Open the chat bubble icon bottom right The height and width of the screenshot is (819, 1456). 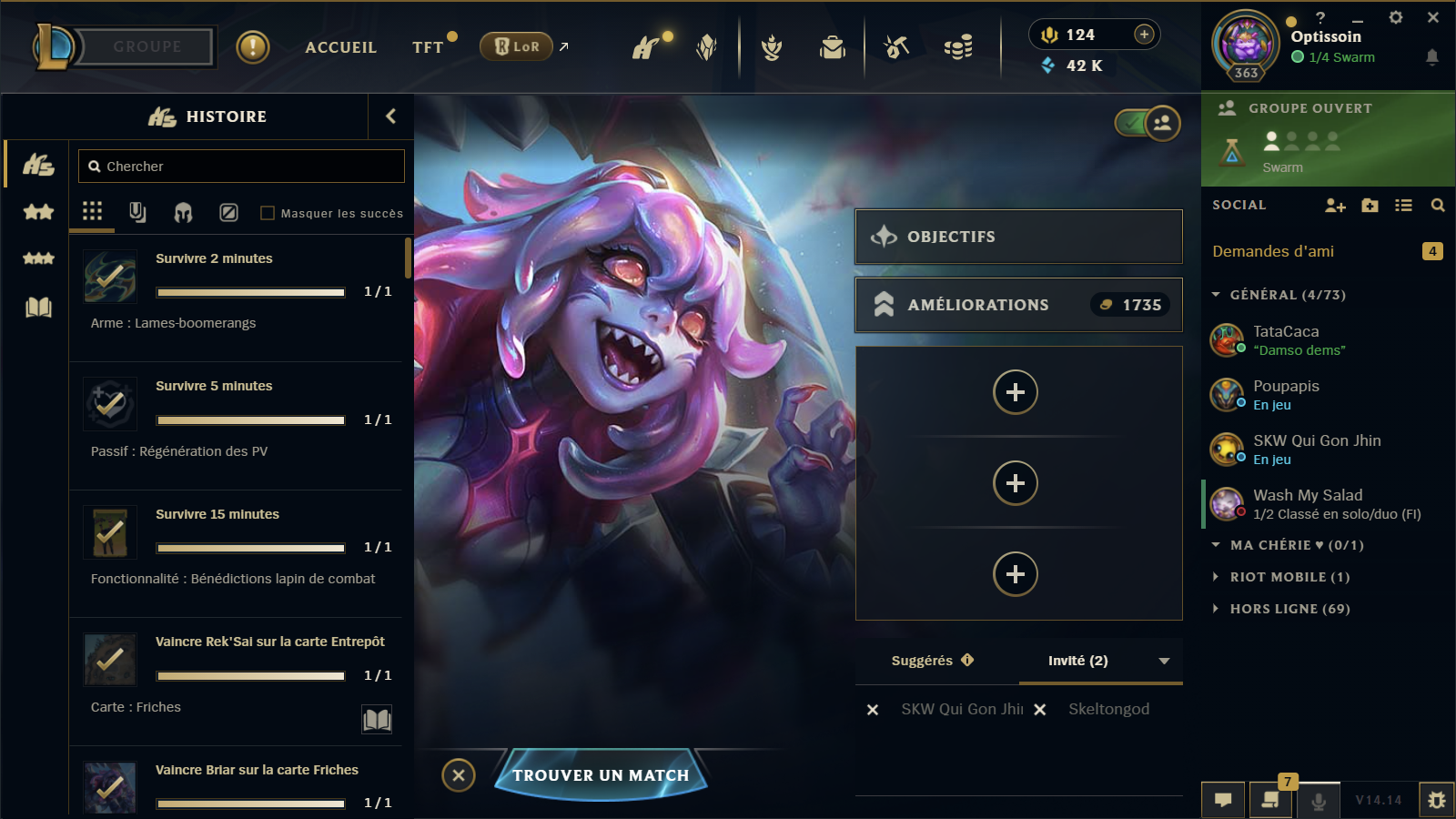coord(1223,799)
